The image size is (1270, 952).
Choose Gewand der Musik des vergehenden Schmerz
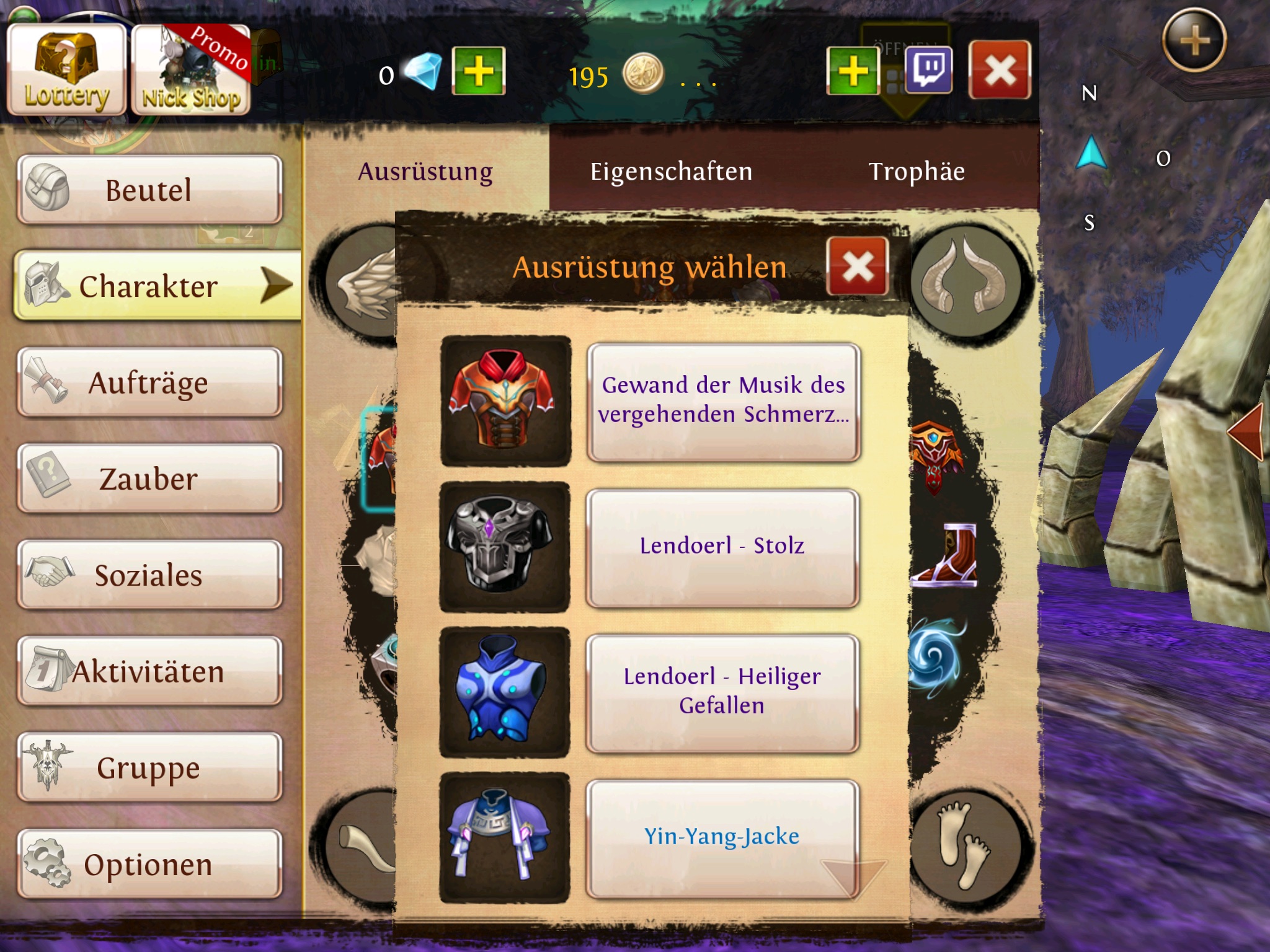click(x=723, y=401)
